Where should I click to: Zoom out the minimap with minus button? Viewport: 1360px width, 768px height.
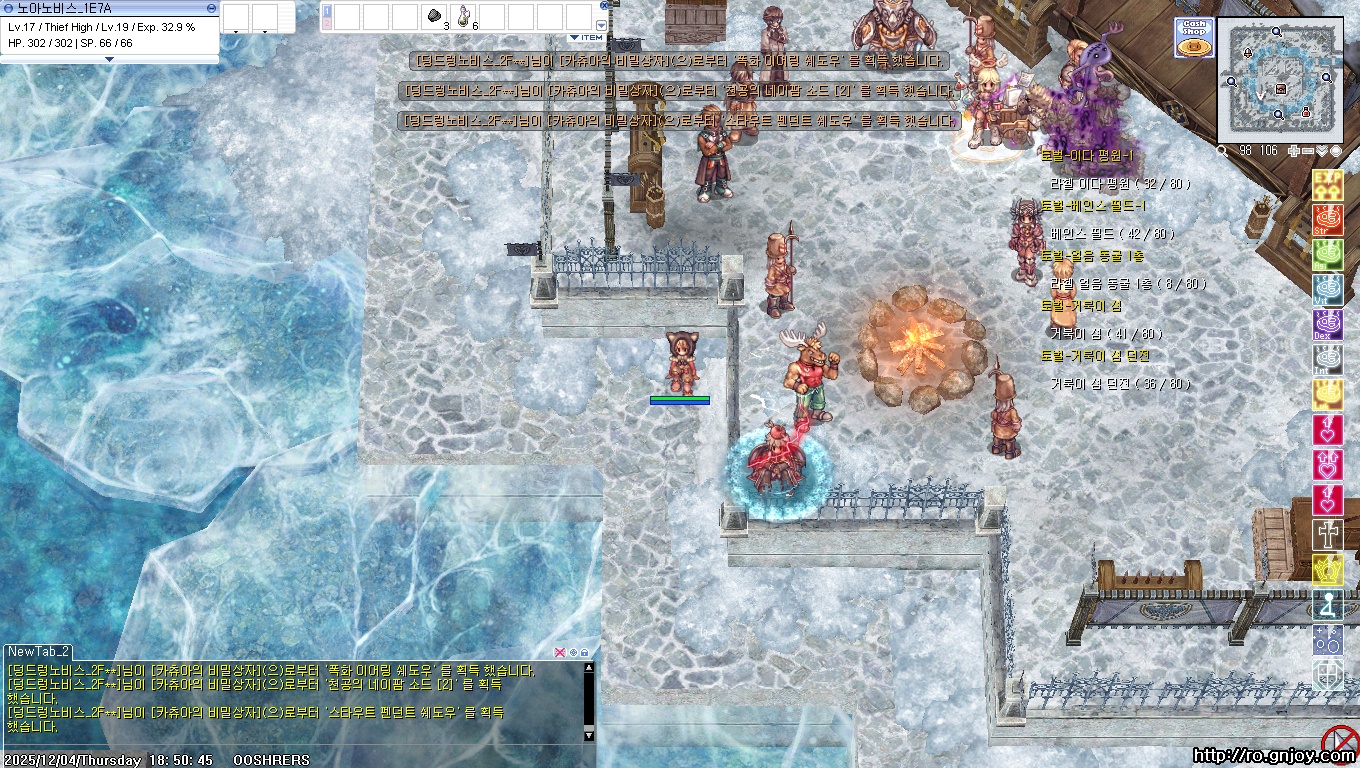pos(1307,151)
